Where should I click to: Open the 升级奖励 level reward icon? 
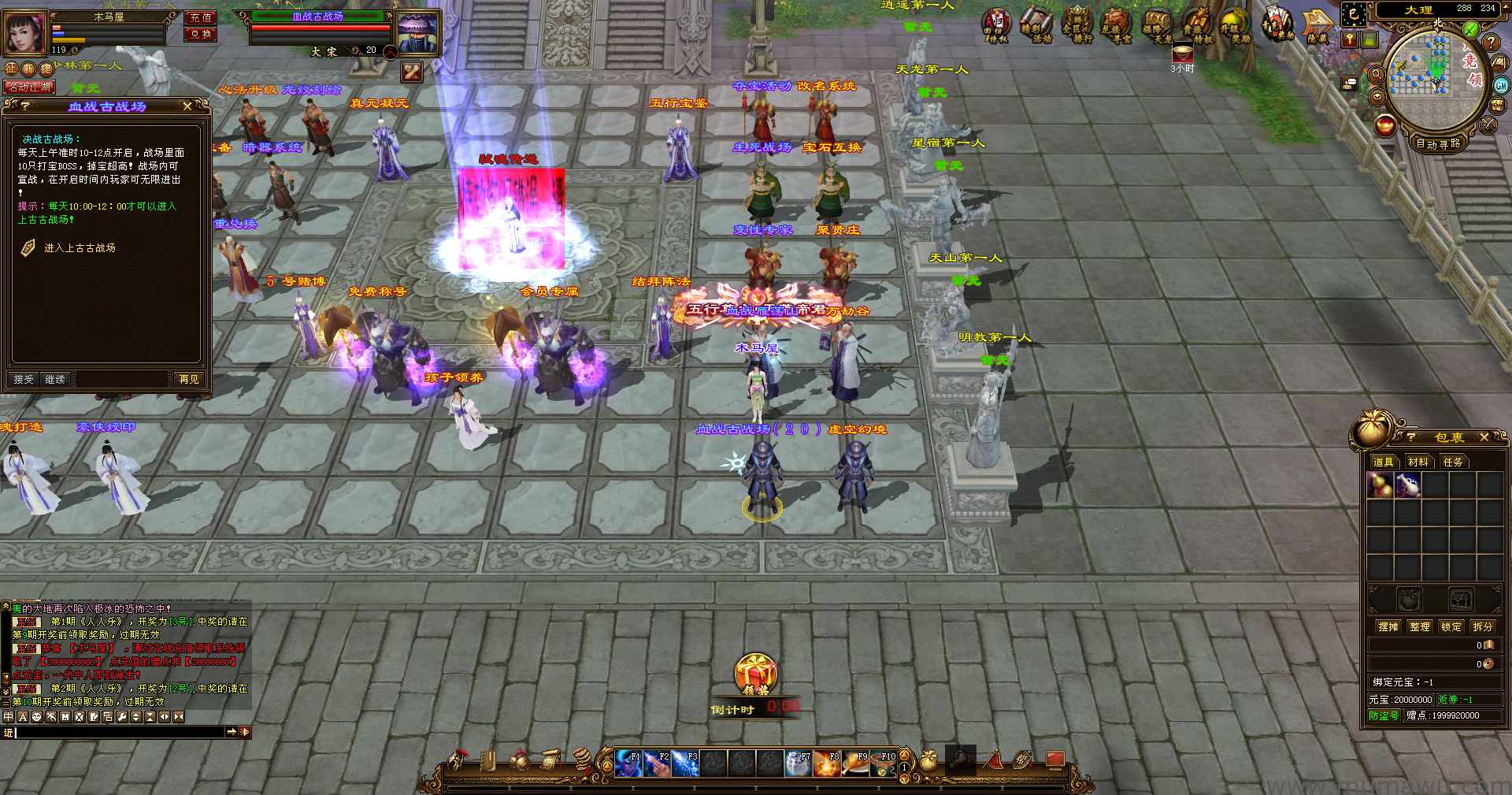click(x=1234, y=24)
